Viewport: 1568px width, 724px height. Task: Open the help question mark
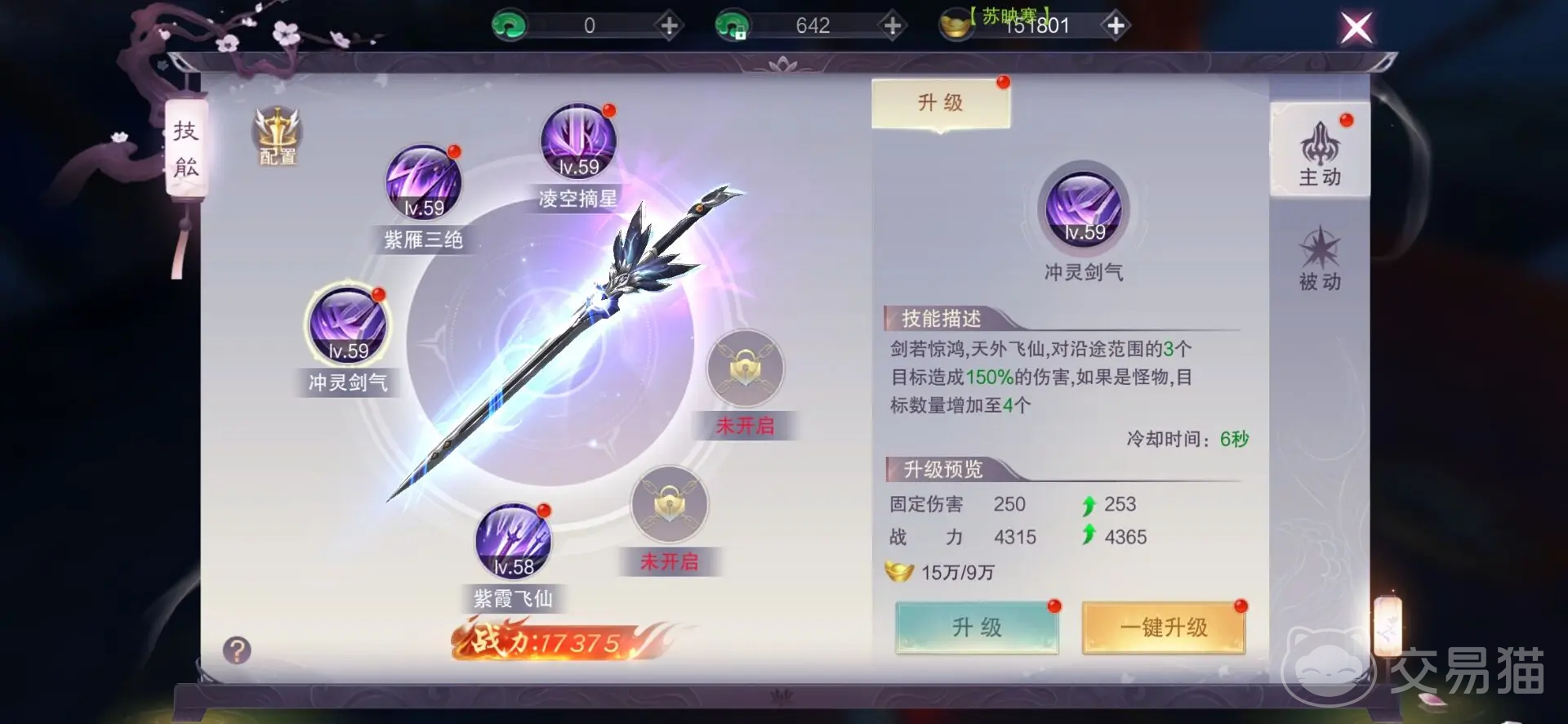[236, 650]
